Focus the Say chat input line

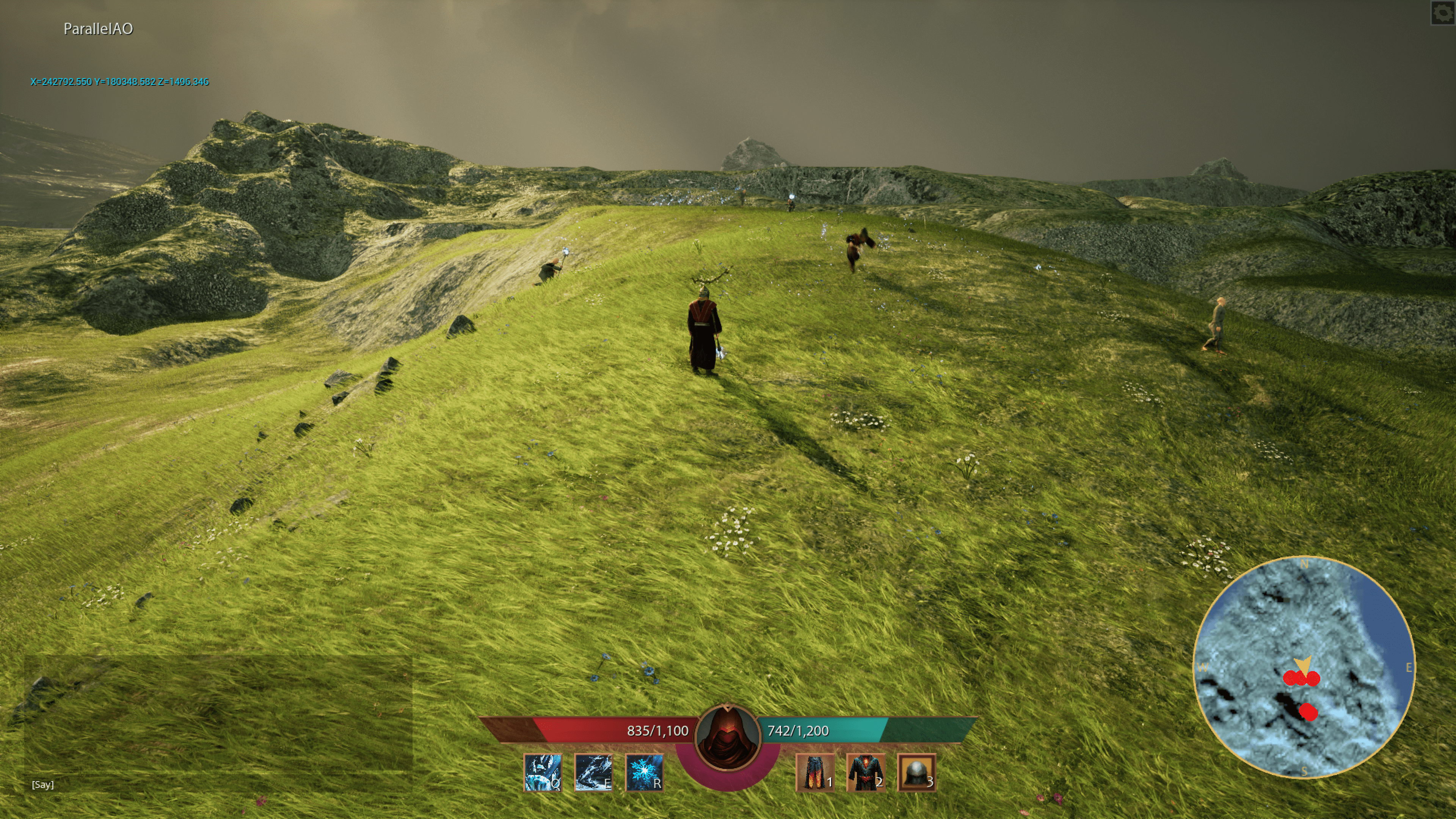pyautogui.click(x=220, y=784)
